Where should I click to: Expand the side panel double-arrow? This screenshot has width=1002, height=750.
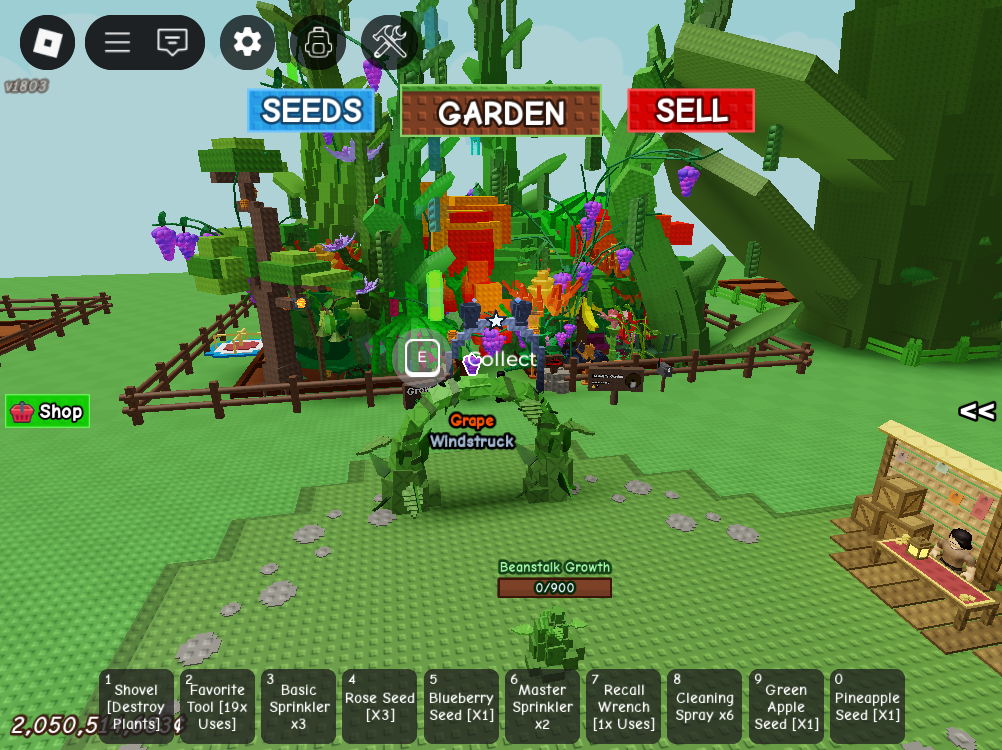pyautogui.click(x=976, y=411)
